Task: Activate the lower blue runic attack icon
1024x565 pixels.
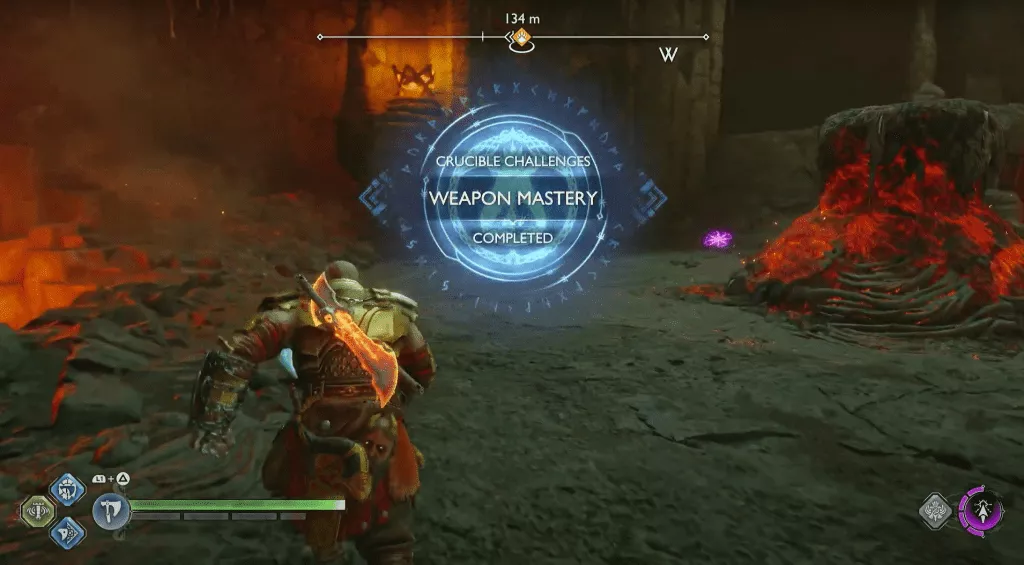Action: click(x=66, y=533)
